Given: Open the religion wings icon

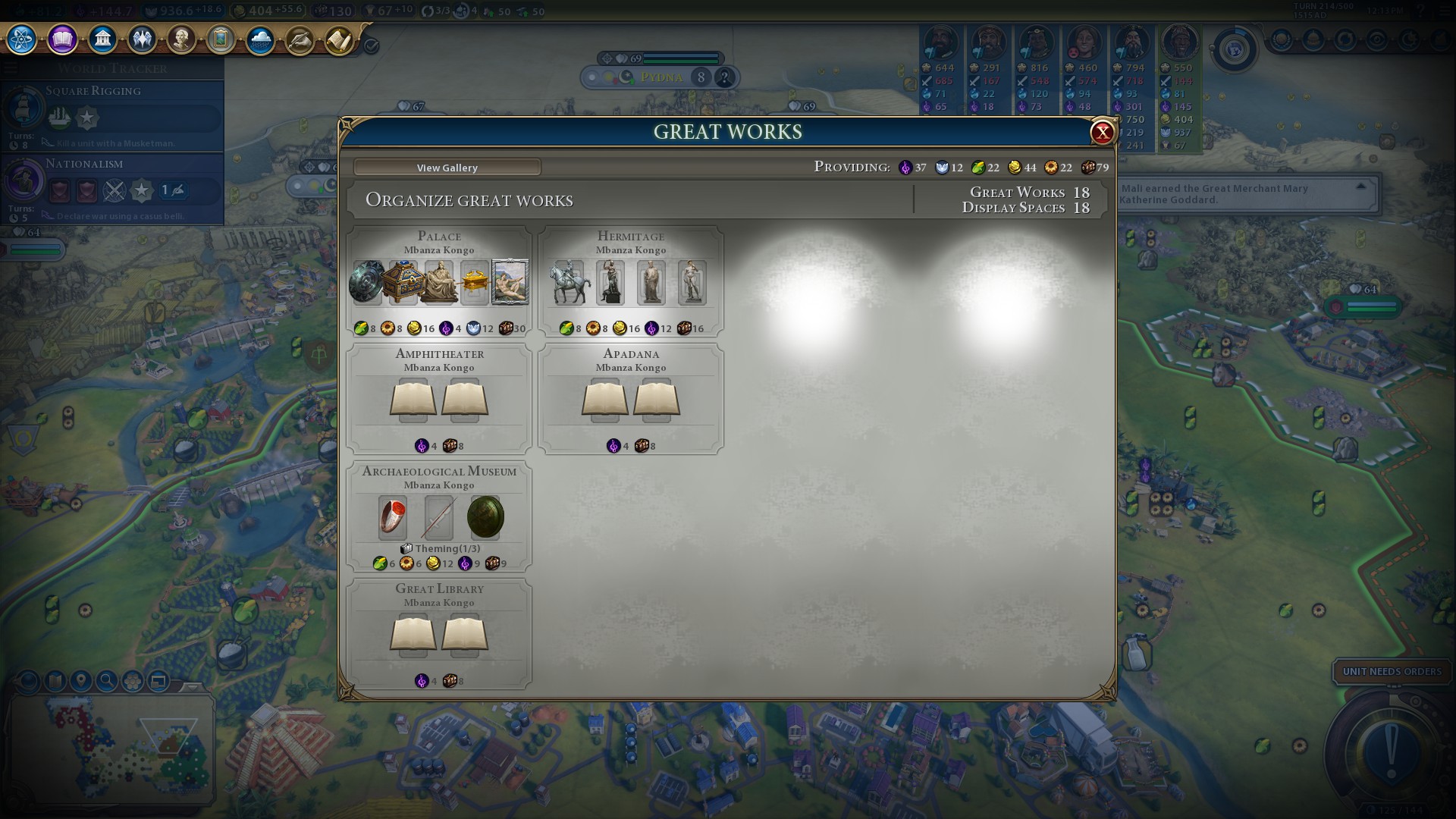Looking at the screenshot, I should [x=142, y=39].
